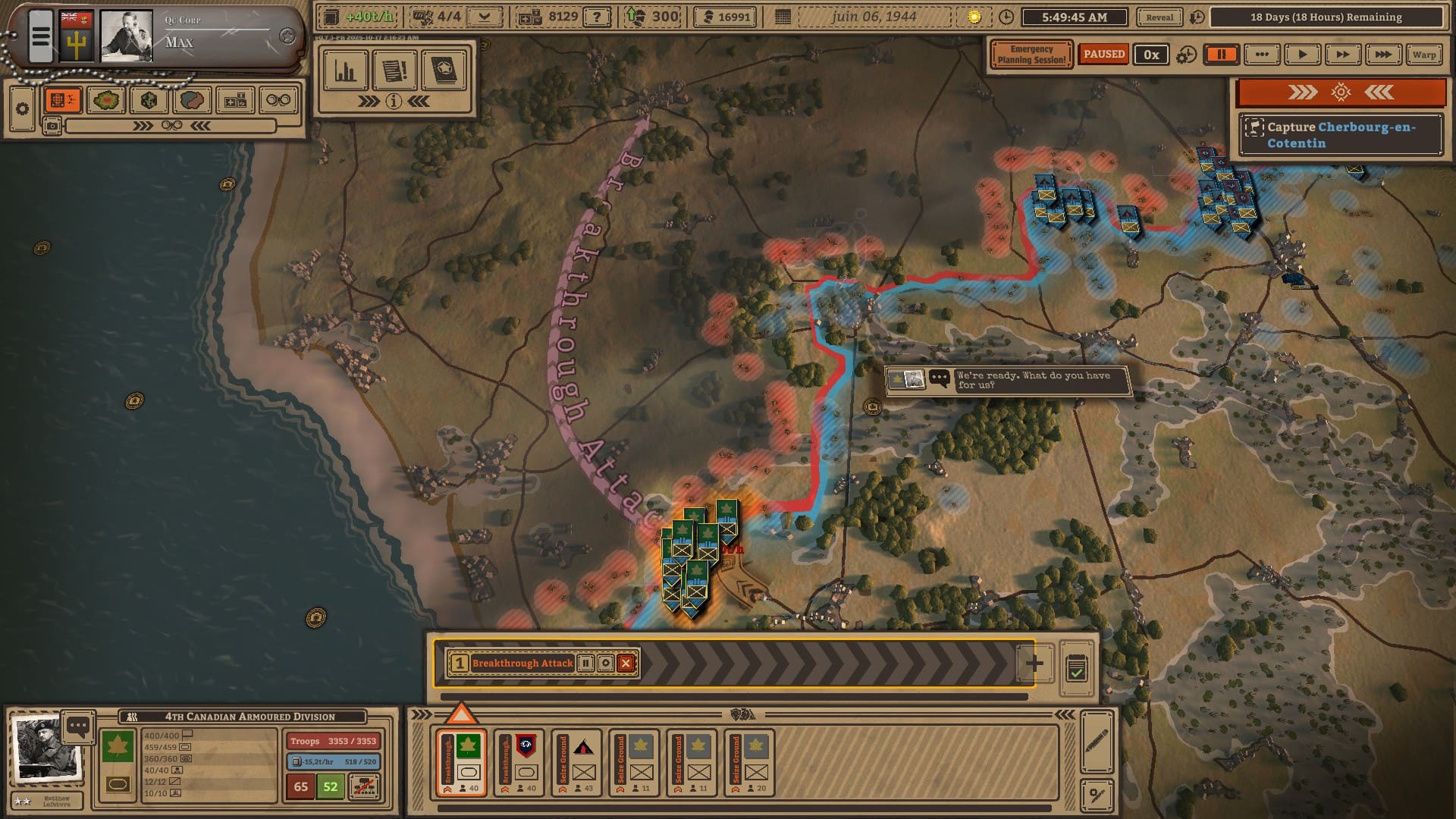Add a new order with the plus button
The image size is (1456, 819).
pyautogui.click(x=1034, y=664)
